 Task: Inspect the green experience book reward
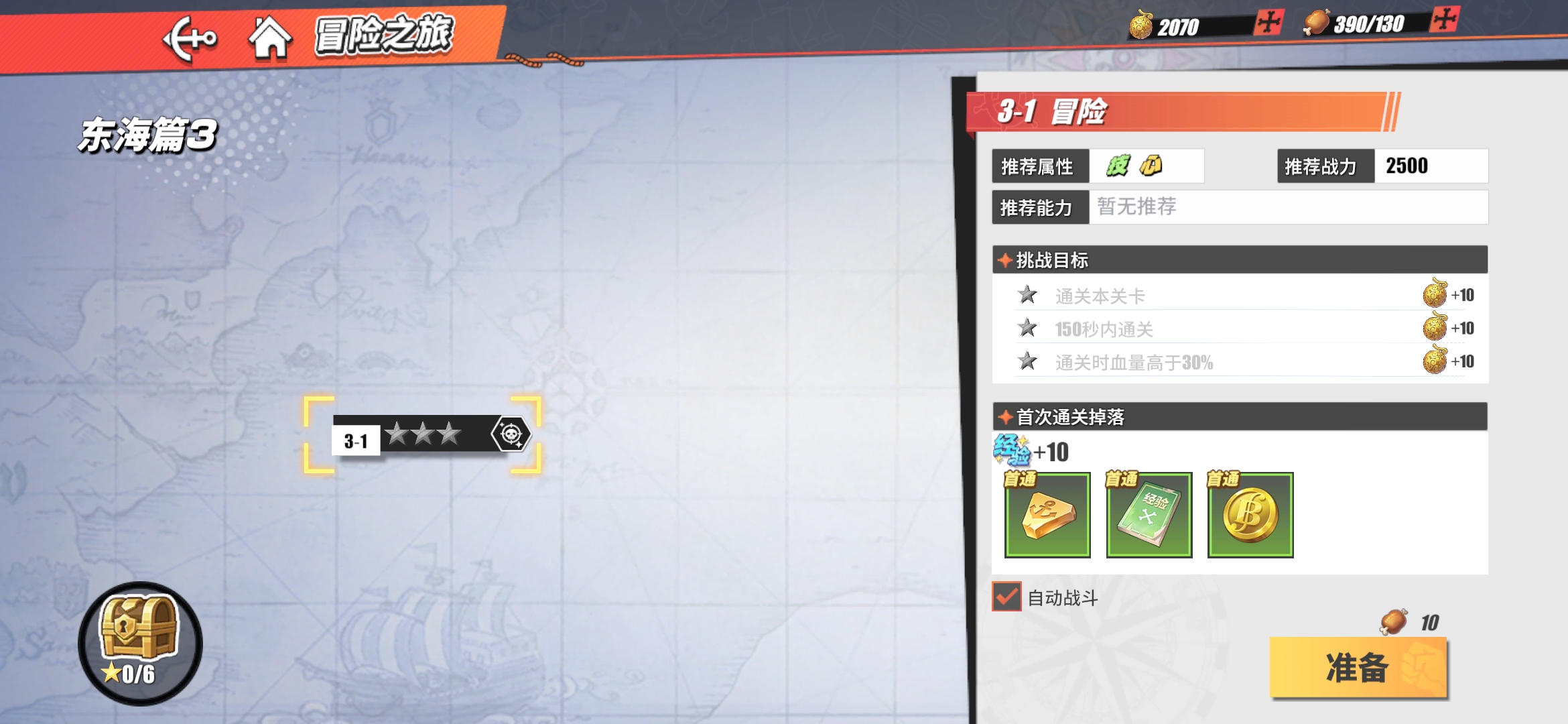[1149, 515]
